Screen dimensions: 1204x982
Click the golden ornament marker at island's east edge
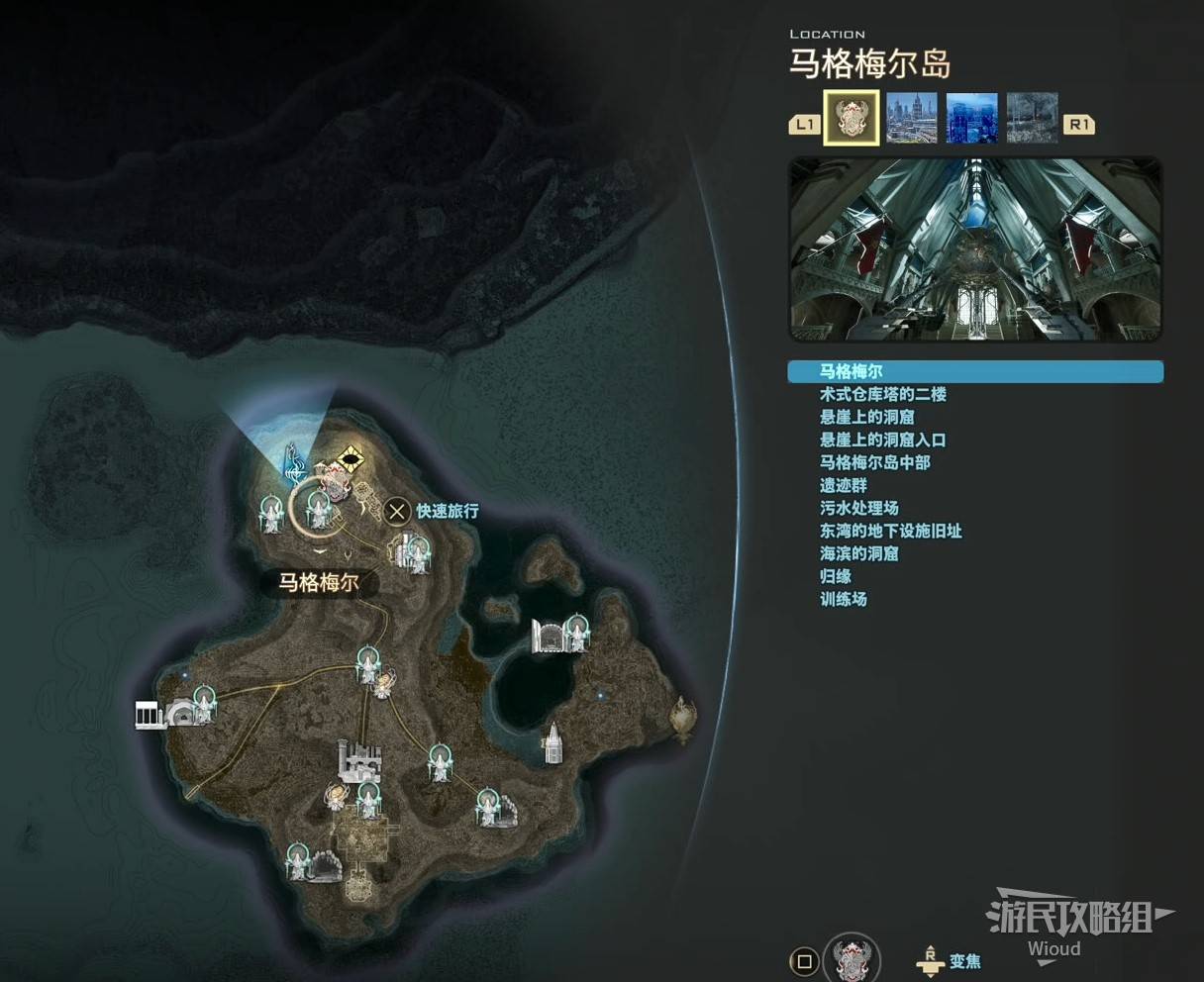pyautogui.click(x=682, y=718)
